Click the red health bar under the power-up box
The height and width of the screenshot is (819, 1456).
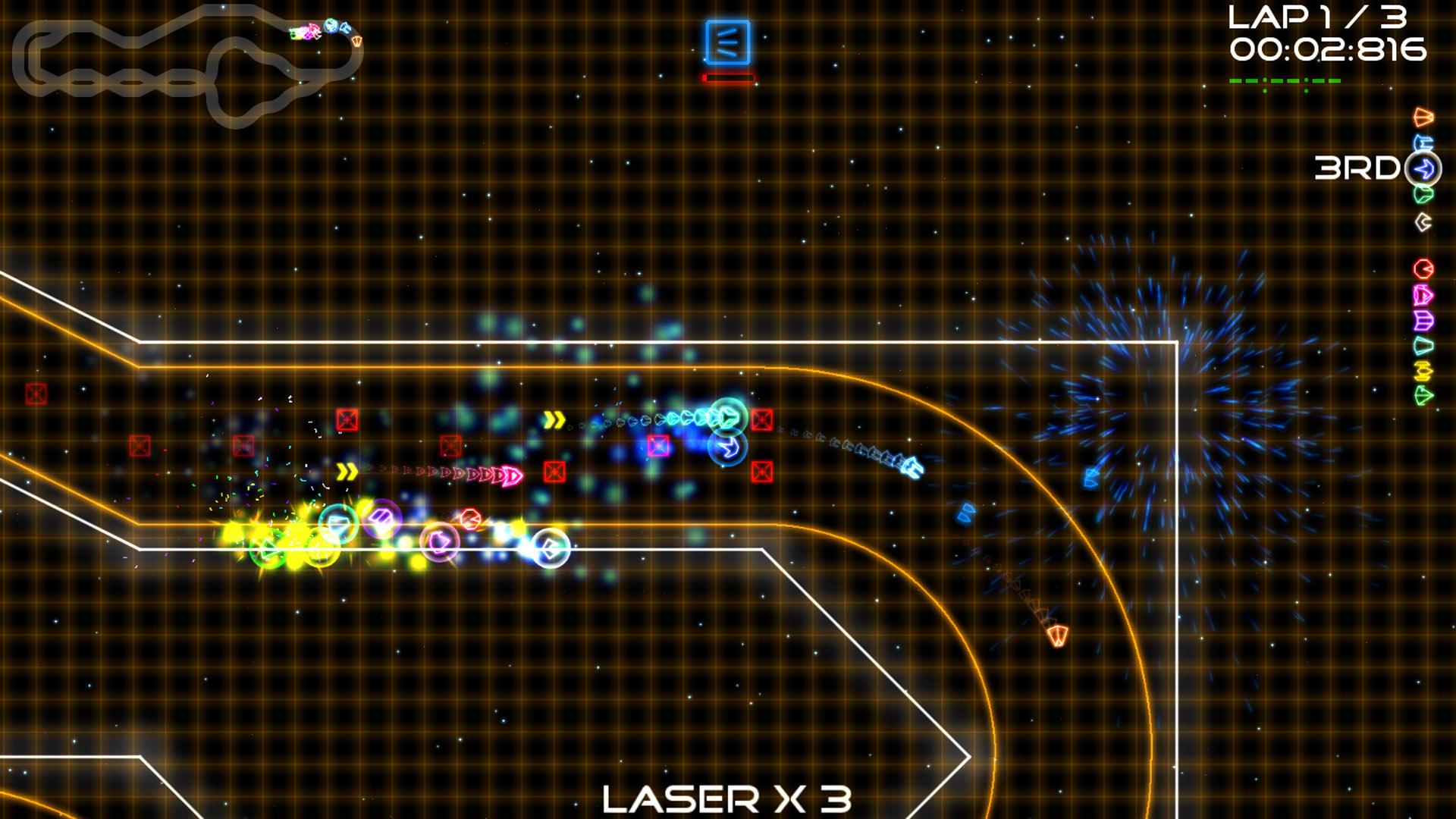pos(729,77)
